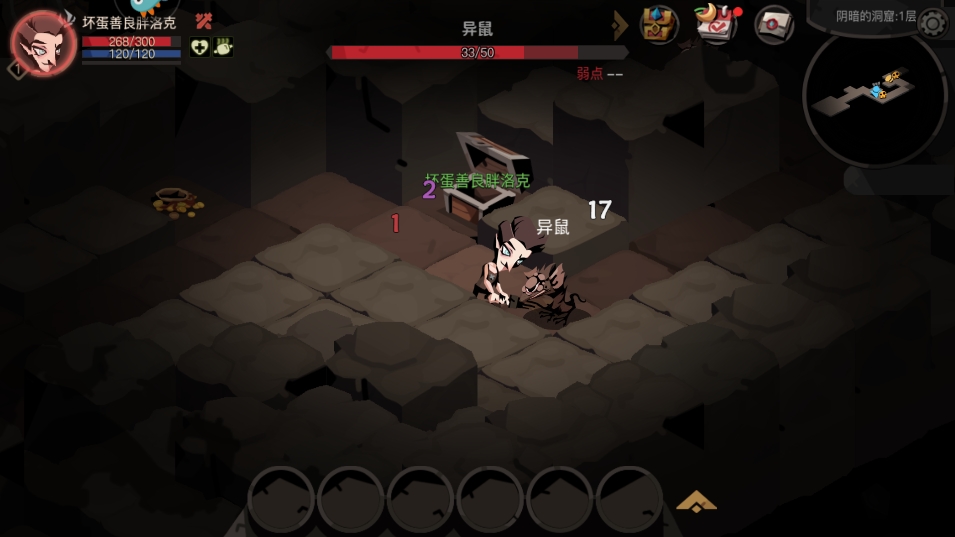Select the heart with cross buff icon
Screen dimensions: 955x537
tap(199, 47)
